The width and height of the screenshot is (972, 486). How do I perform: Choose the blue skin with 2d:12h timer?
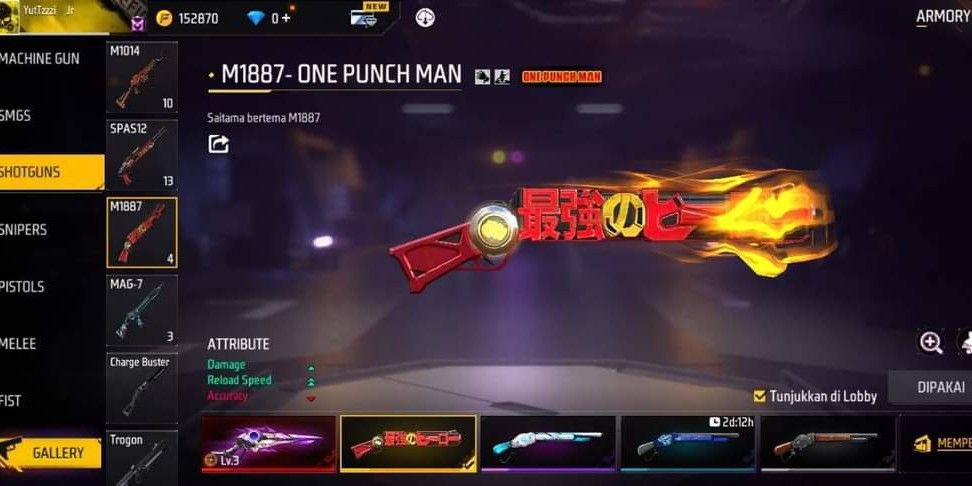coord(687,443)
